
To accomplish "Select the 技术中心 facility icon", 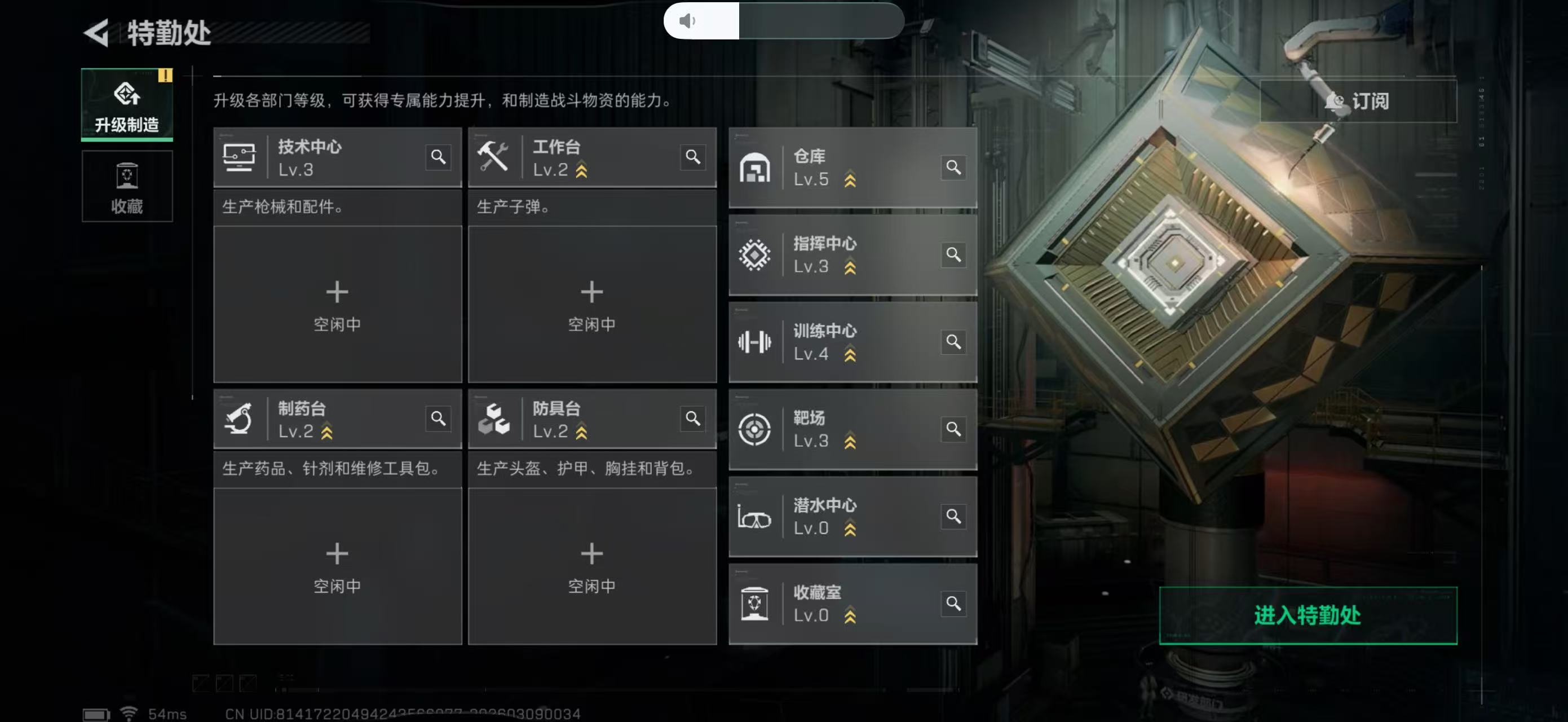I will point(240,157).
